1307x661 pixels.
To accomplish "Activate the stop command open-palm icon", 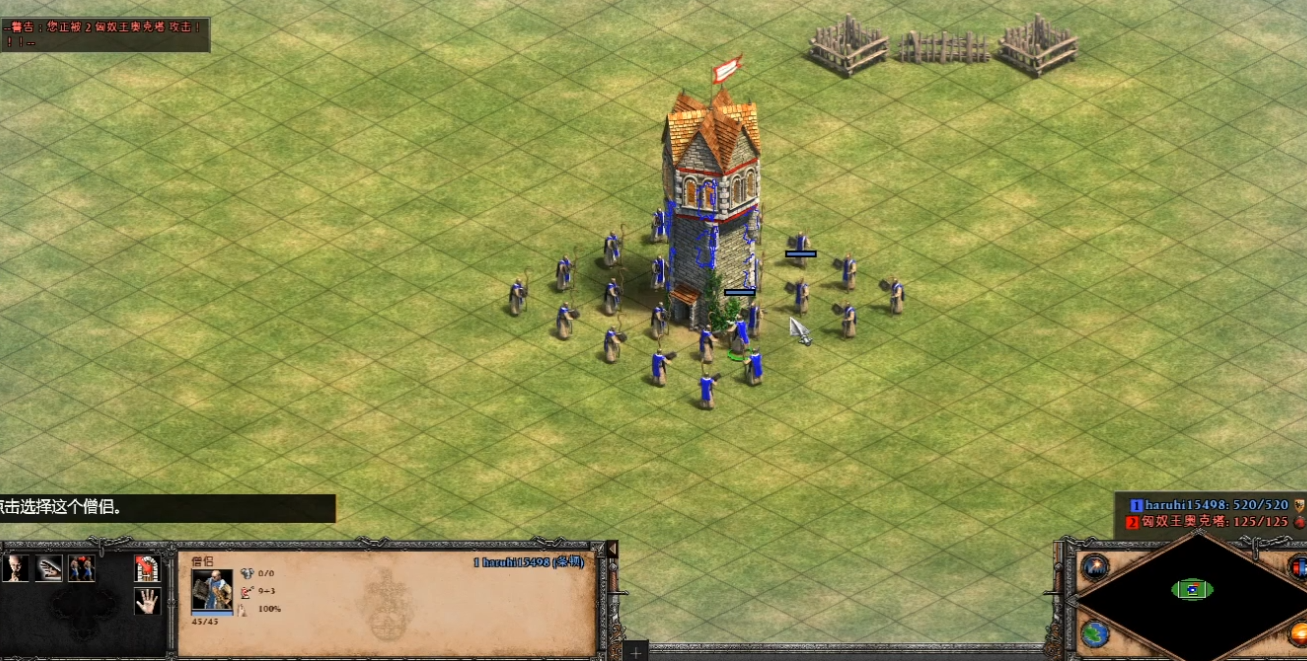I will coord(147,601).
